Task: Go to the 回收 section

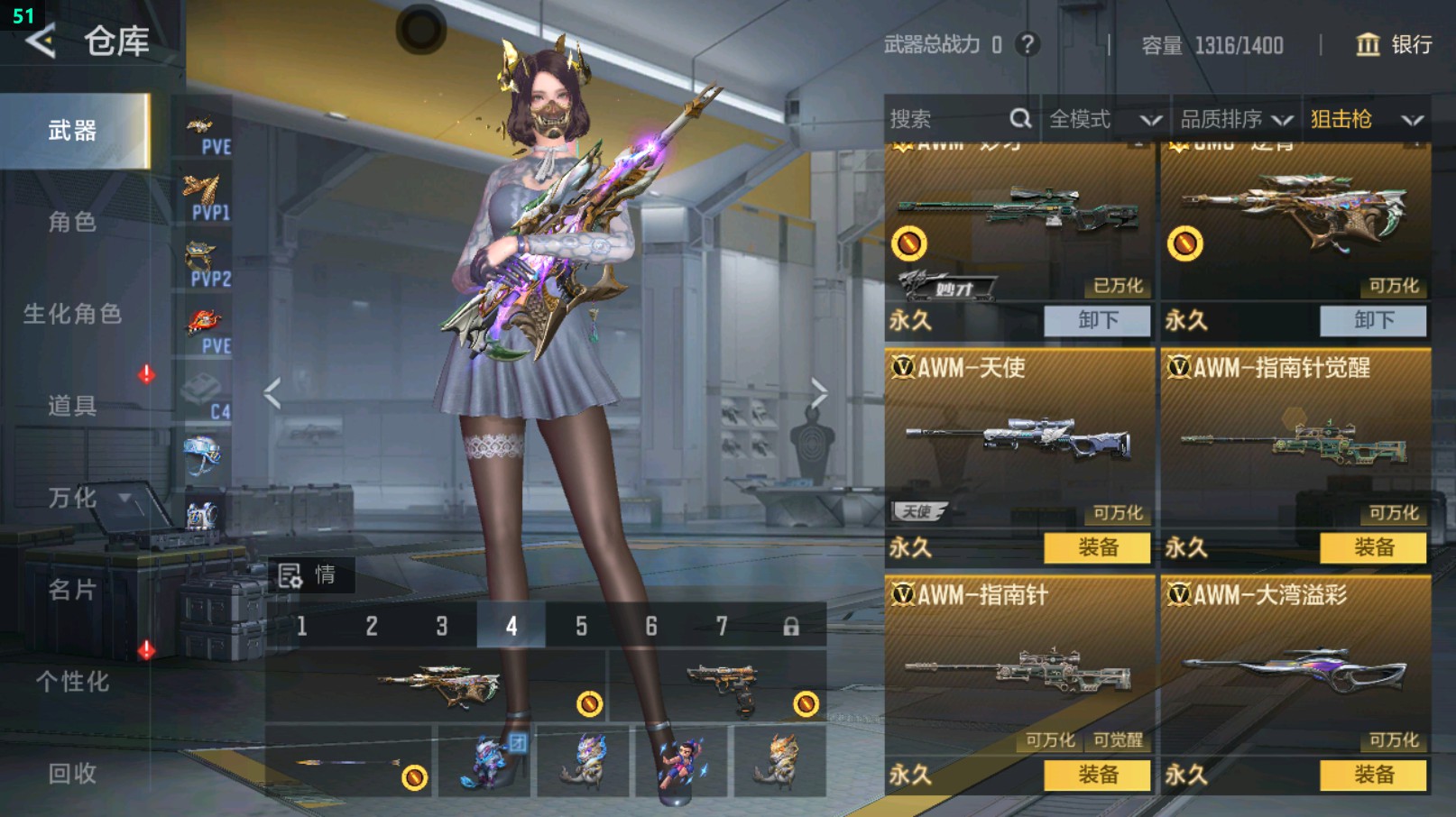Action: [x=72, y=773]
